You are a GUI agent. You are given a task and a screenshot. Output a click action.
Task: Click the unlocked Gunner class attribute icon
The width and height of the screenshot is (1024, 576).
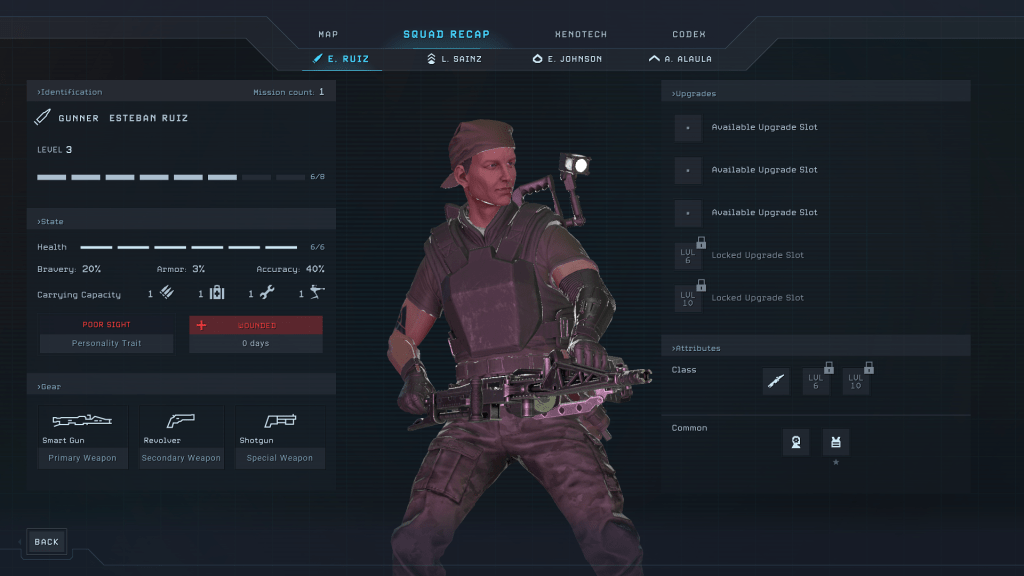click(776, 381)
